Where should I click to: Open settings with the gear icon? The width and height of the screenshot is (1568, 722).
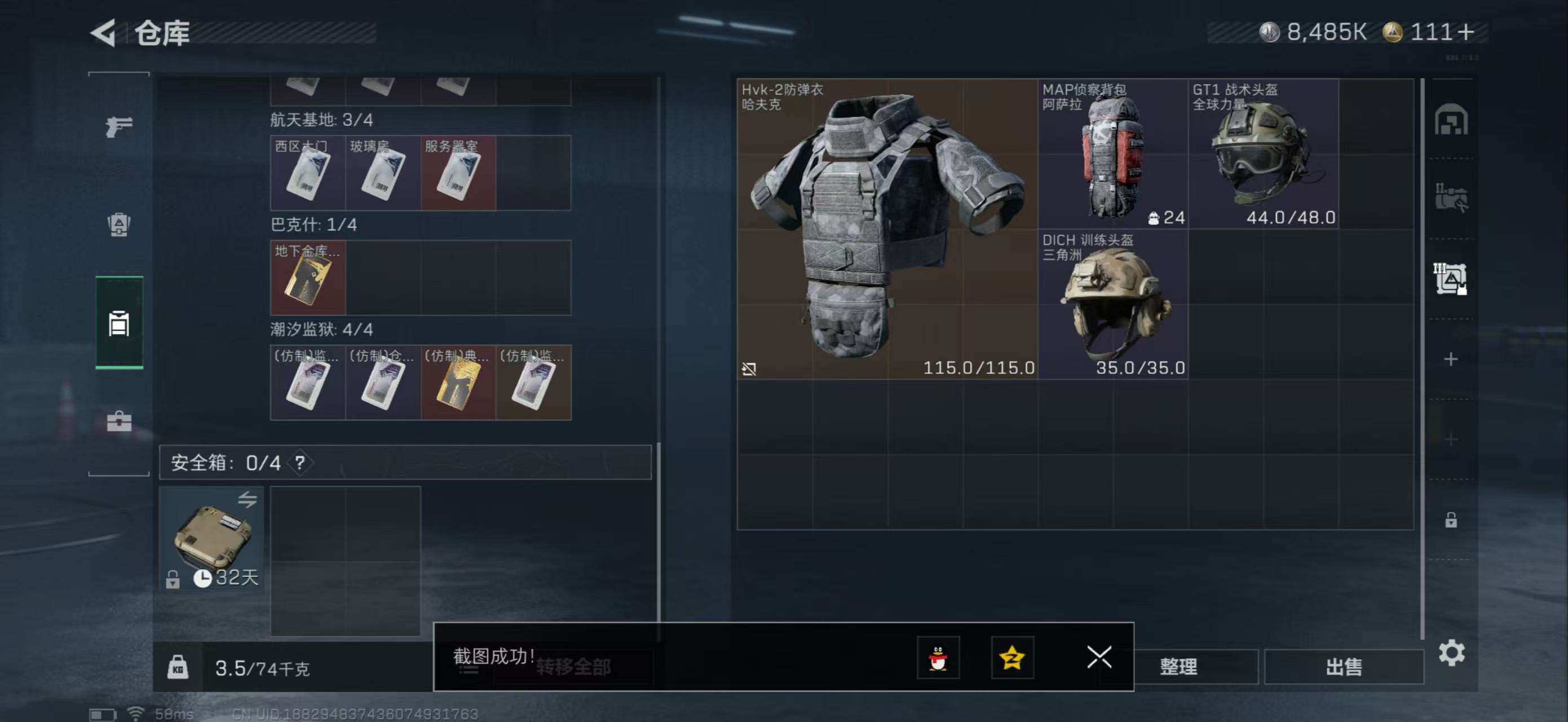(1451, 653)
